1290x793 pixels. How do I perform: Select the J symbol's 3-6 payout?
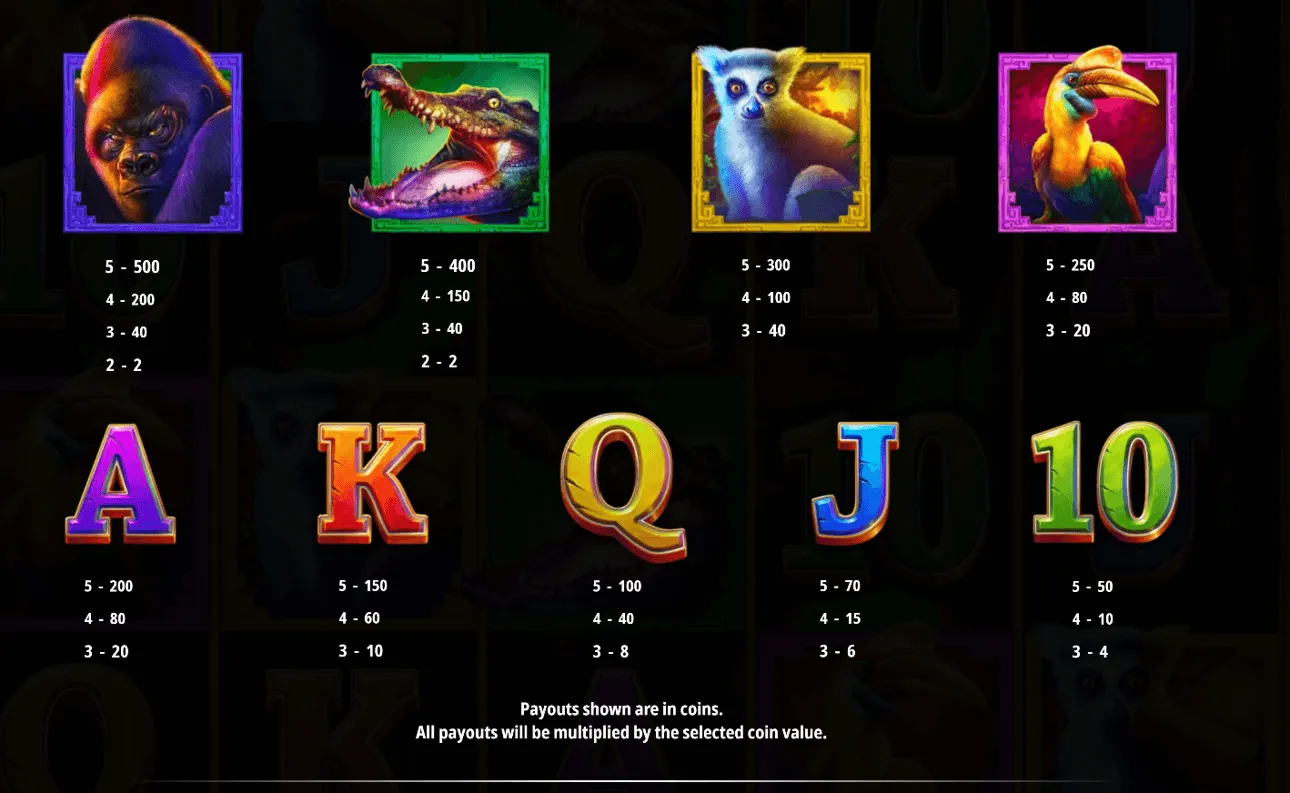[840, 651]
